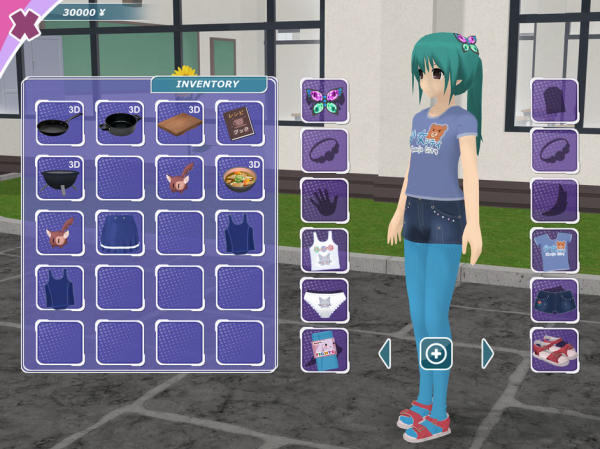This screenshot has width=600, height=449.
Task: Choose the white tank top undershirt slot
Action: (325, 251)
